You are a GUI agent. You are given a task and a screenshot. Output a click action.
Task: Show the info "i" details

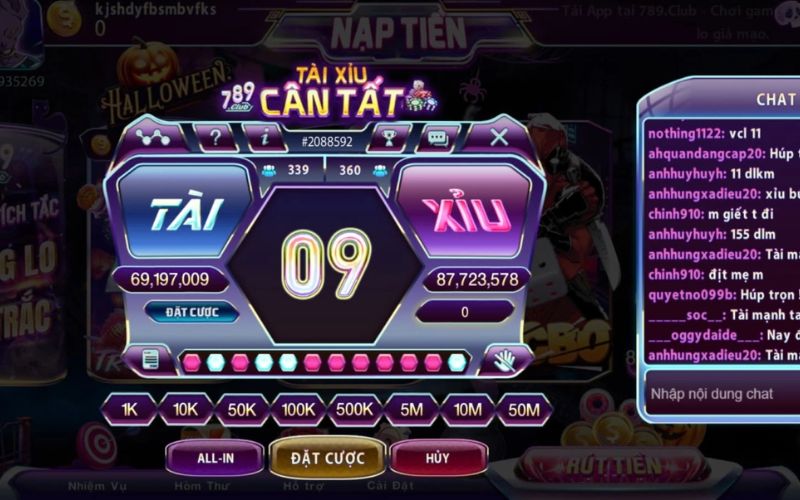(x=265, y=137)
